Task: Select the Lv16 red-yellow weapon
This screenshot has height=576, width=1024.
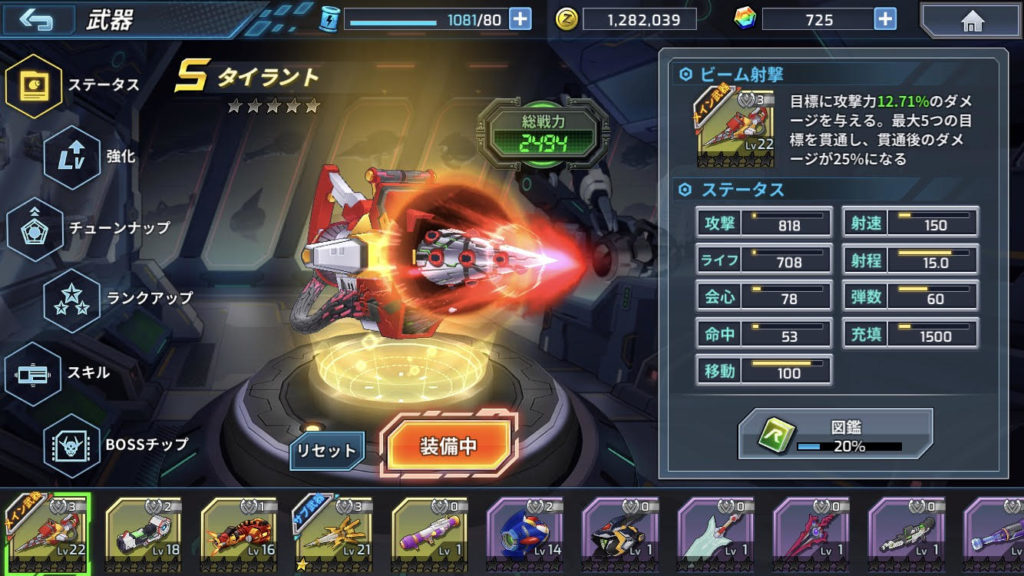Action: click(238, 535)
